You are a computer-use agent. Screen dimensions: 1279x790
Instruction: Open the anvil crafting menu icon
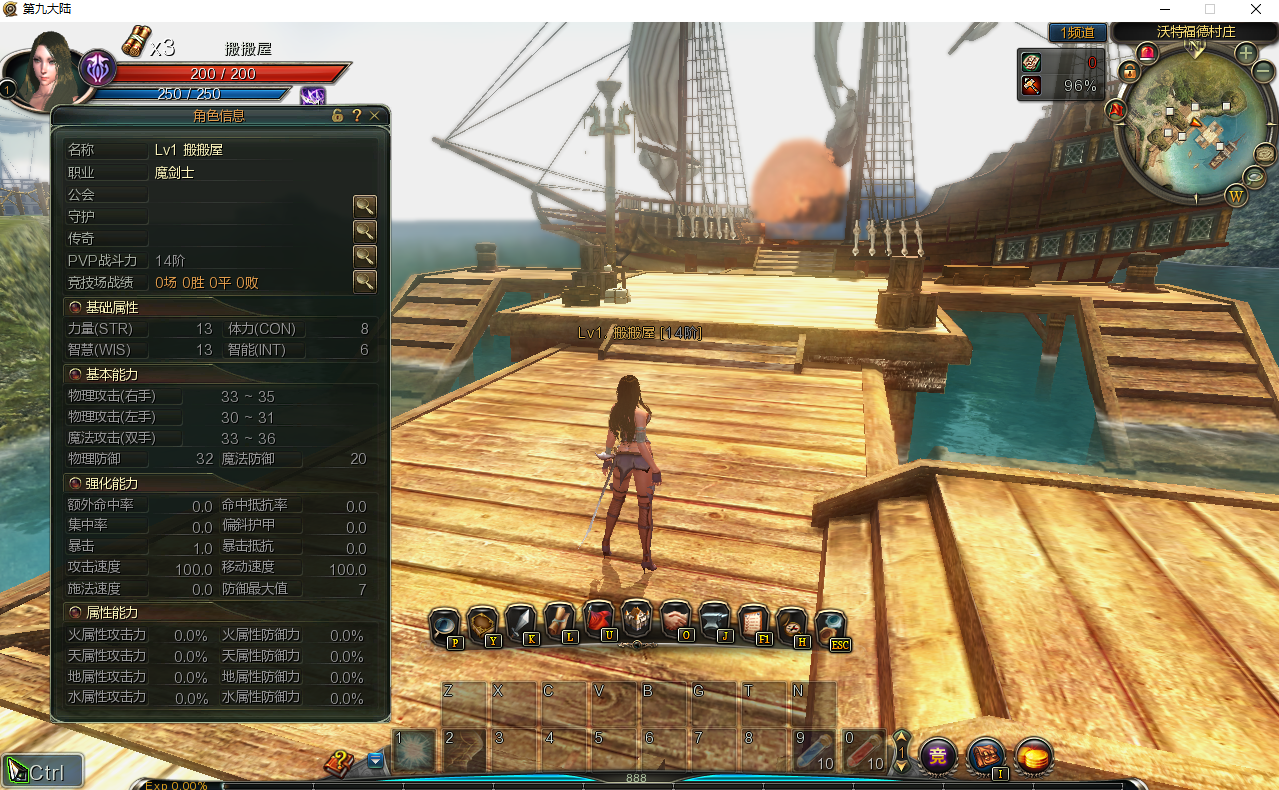click(715, 621)
